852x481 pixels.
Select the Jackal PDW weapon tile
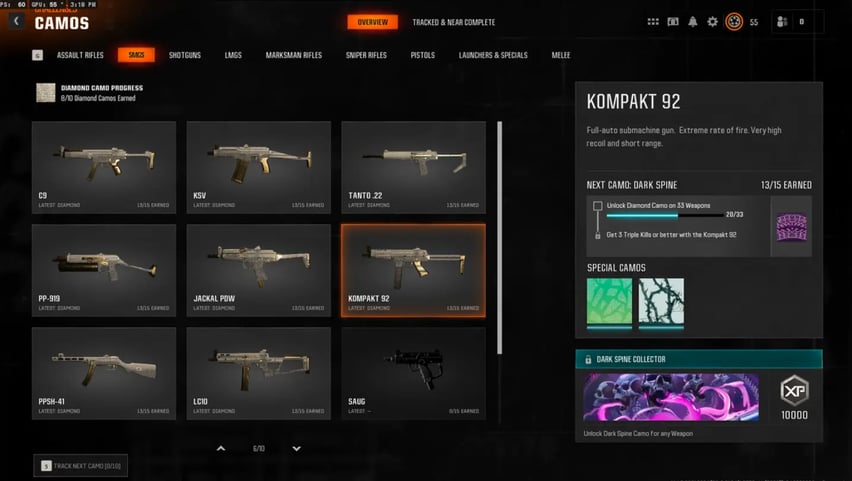(258, 269)
